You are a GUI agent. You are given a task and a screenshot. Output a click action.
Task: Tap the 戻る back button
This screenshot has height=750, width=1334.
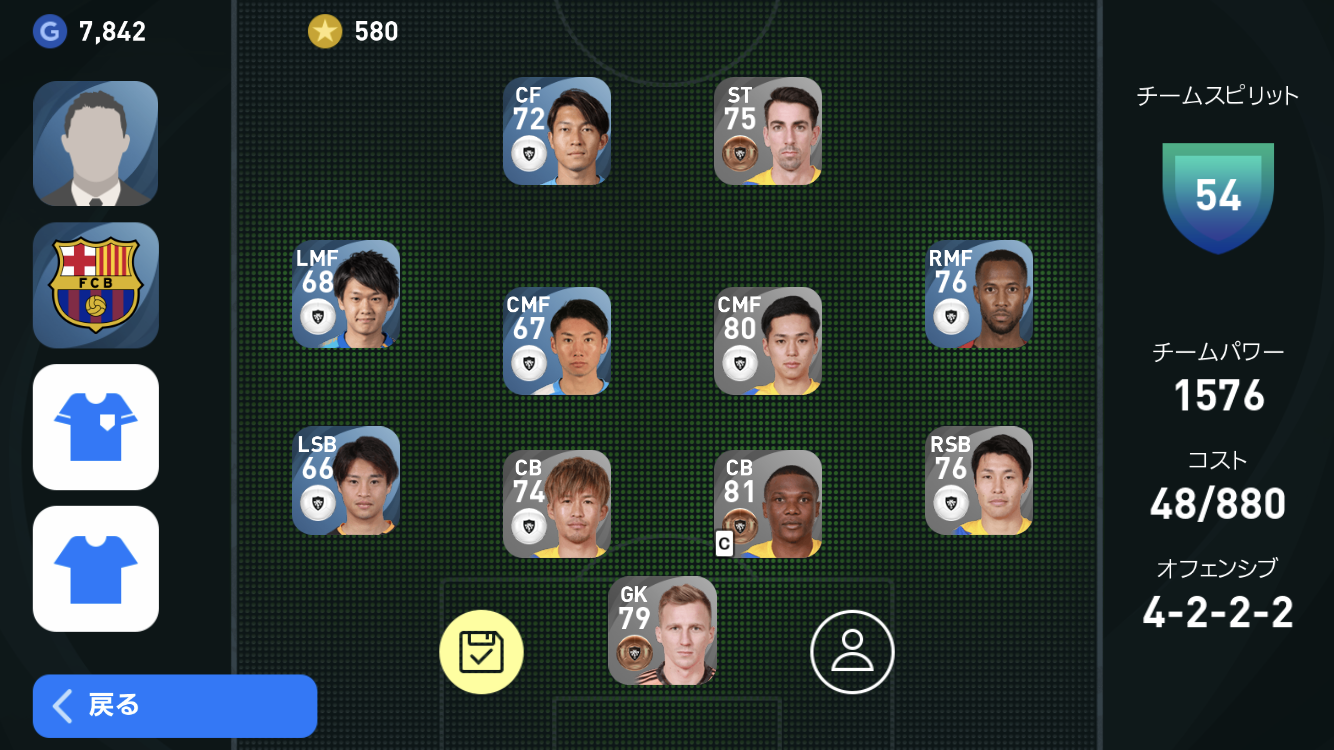click(x=174, y=705)
